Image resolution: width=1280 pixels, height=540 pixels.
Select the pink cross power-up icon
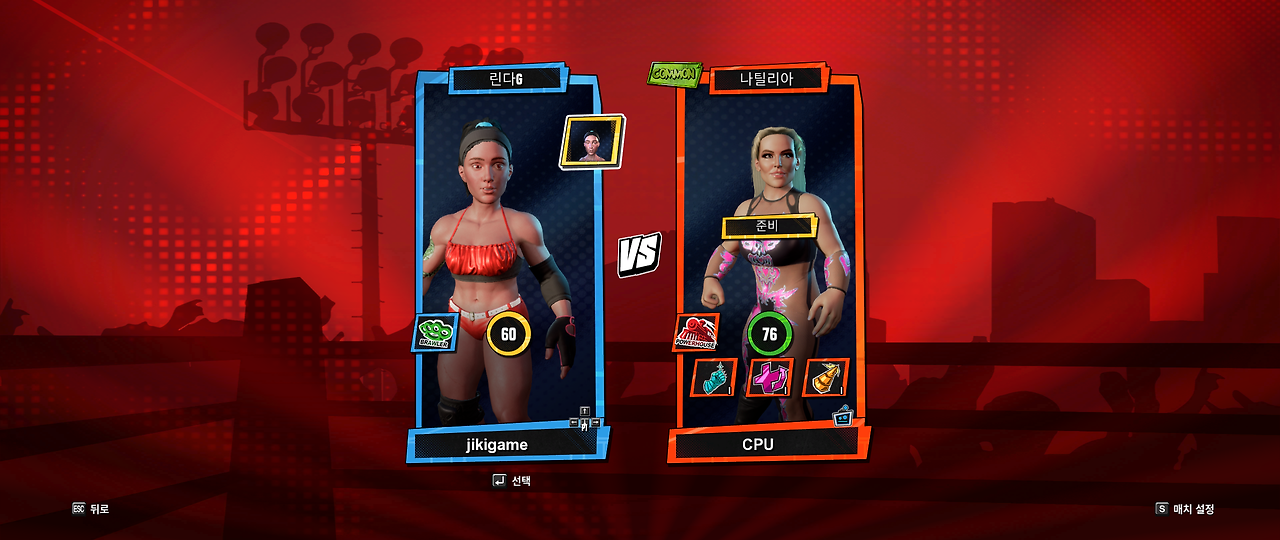[769, 378]
